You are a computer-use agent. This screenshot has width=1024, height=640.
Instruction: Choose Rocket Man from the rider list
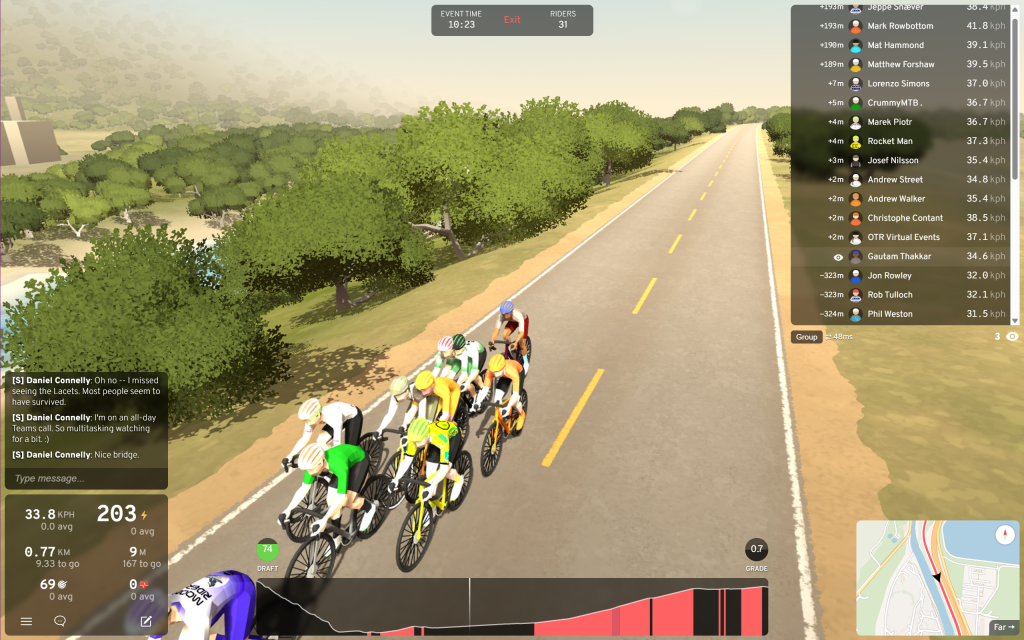[x=890, y=141]
